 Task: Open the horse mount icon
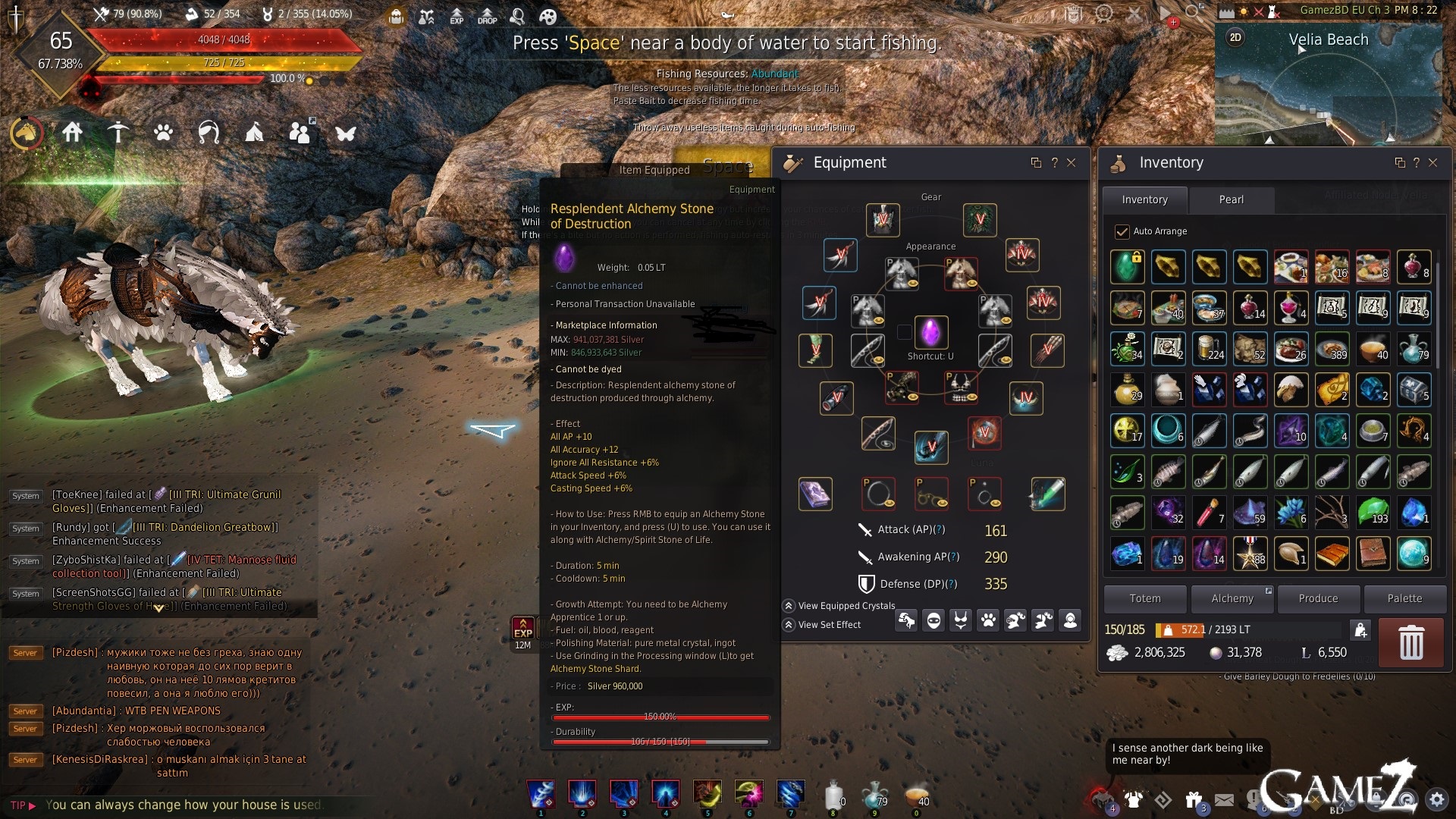27,133
